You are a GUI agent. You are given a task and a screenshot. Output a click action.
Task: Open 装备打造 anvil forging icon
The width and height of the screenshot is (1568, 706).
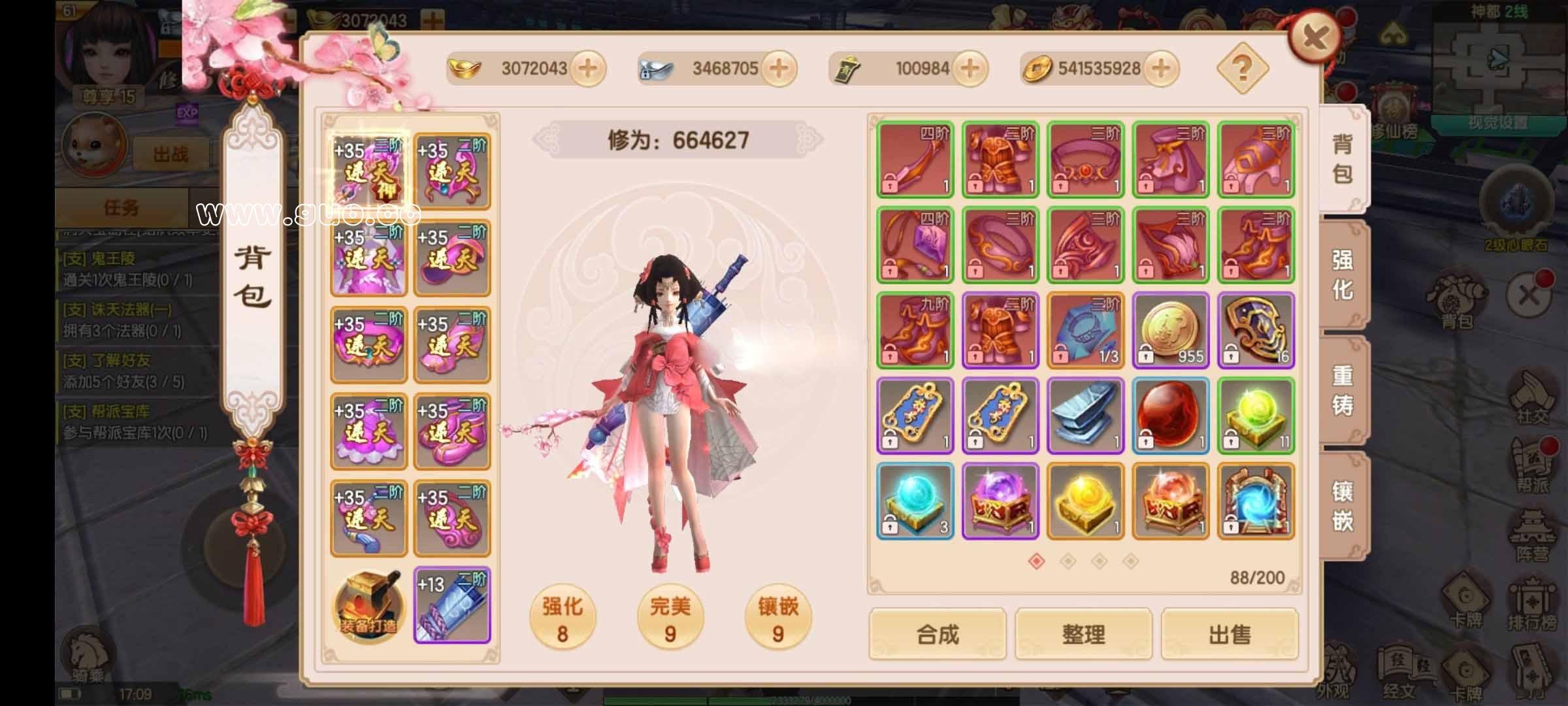point(368,606)
